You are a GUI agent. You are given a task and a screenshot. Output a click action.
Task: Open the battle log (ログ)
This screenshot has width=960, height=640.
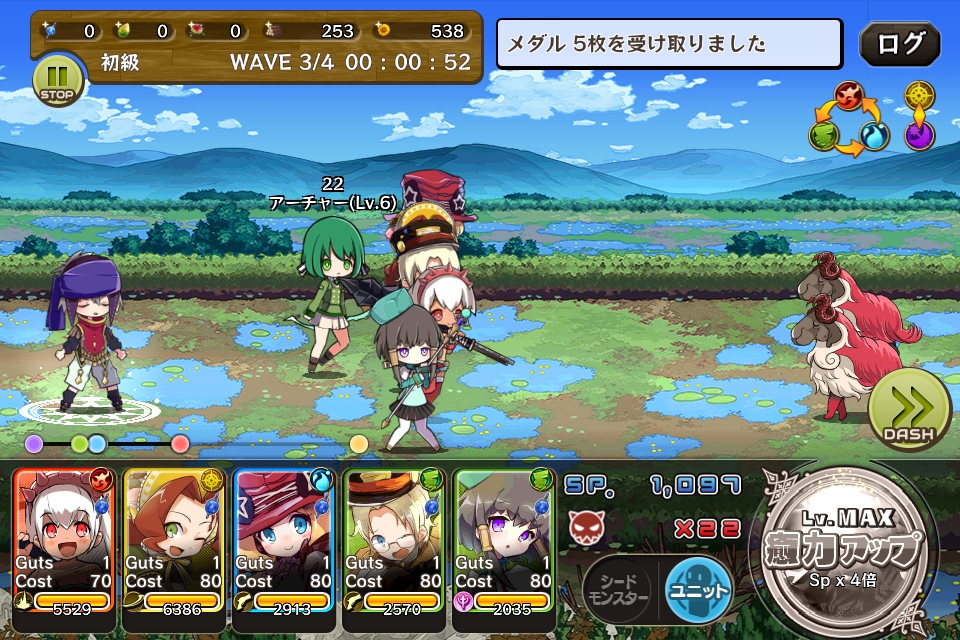(899, 45)
